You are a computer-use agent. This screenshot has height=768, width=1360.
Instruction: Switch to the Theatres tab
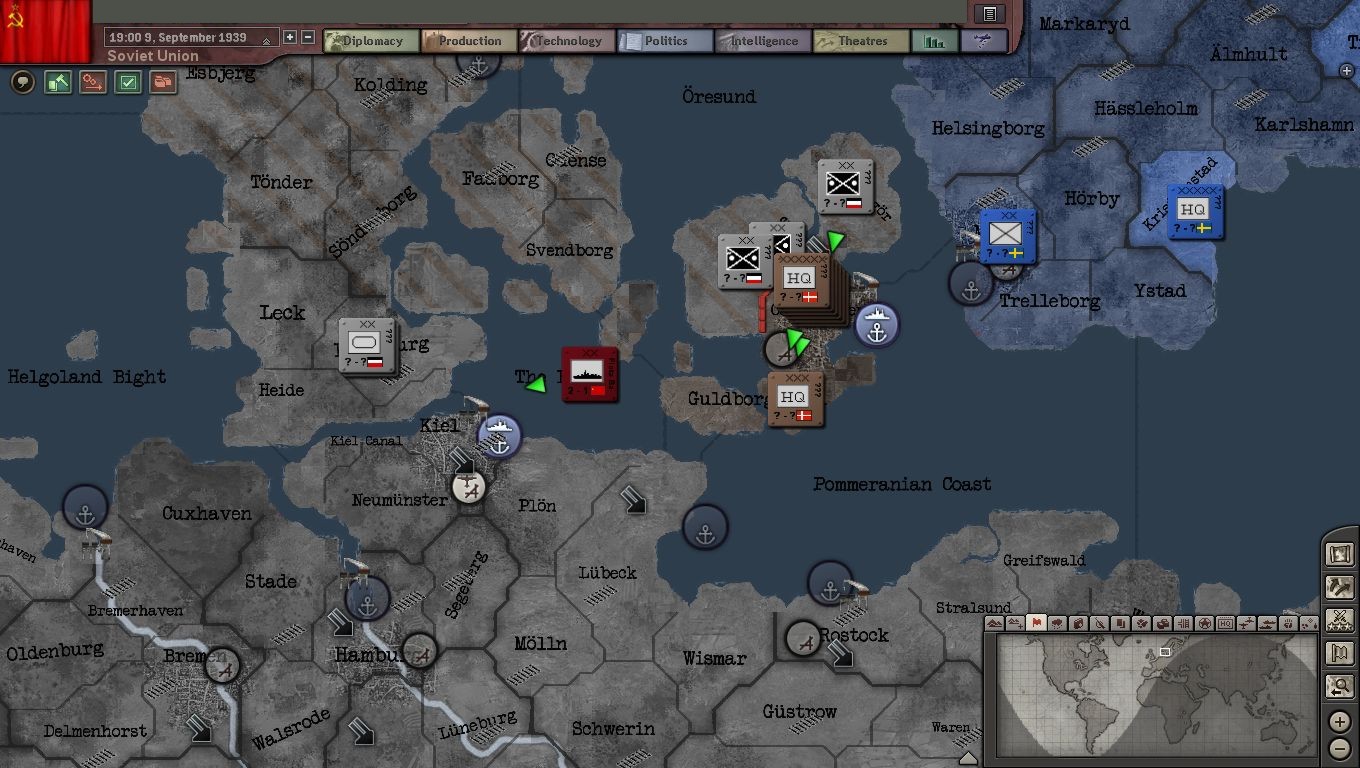(861, 41)
